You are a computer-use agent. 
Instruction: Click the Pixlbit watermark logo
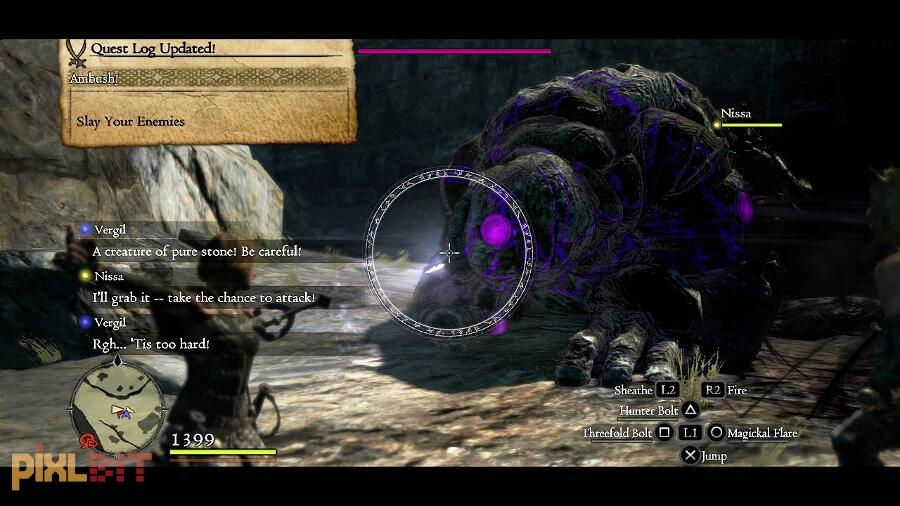pos(80,468)
